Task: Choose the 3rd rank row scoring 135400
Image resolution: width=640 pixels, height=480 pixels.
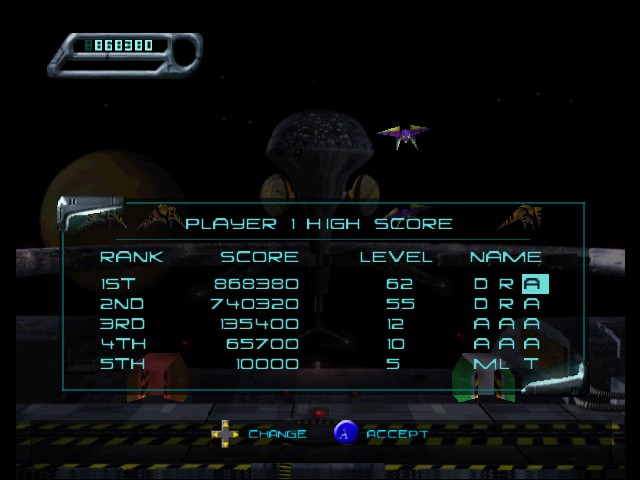Action: pos(320,324)
